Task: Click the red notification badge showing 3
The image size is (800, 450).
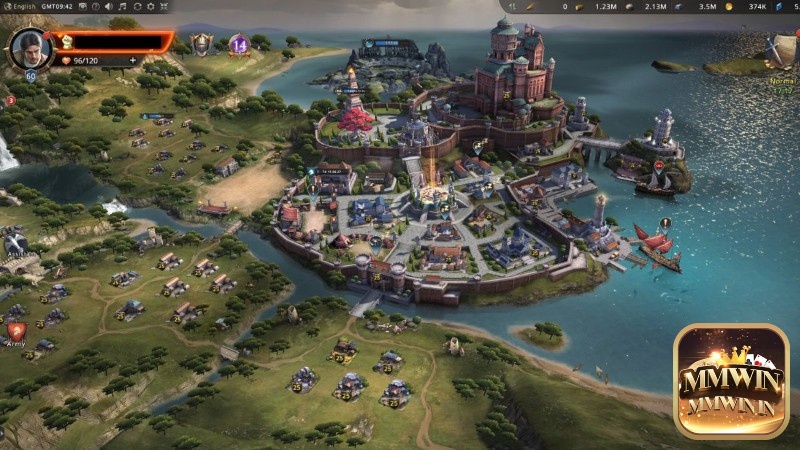Action: pos(11,100)
